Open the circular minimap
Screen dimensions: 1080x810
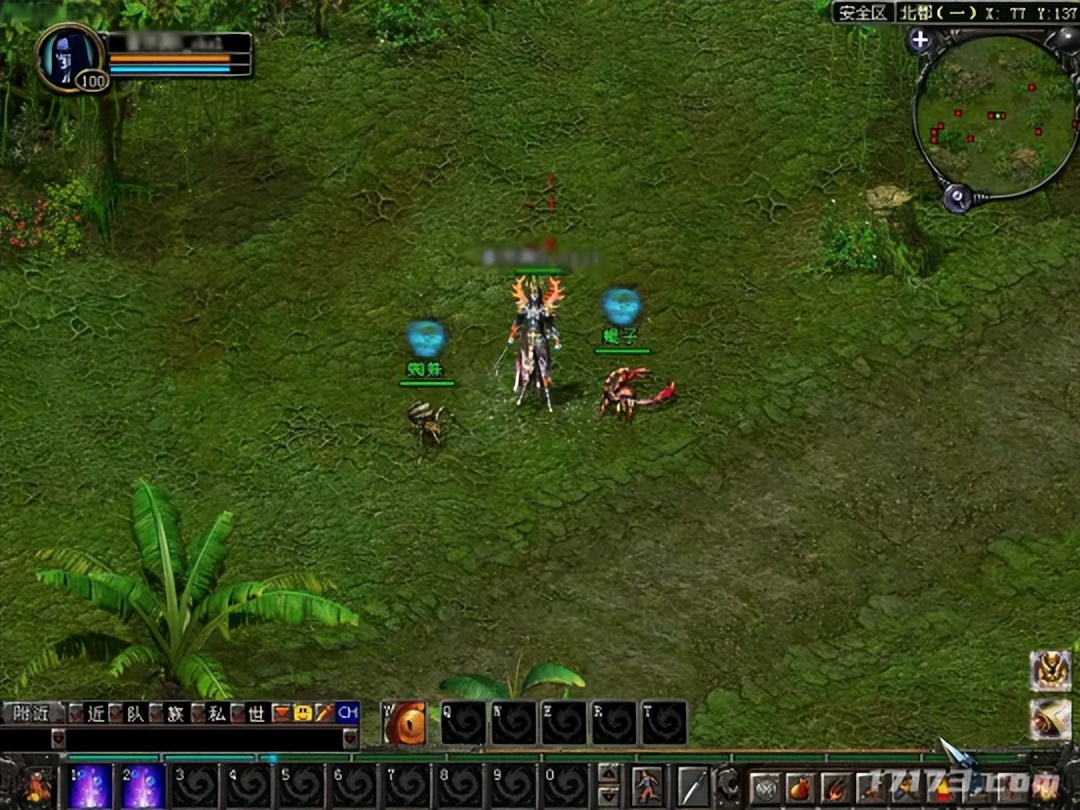point(994,115)
